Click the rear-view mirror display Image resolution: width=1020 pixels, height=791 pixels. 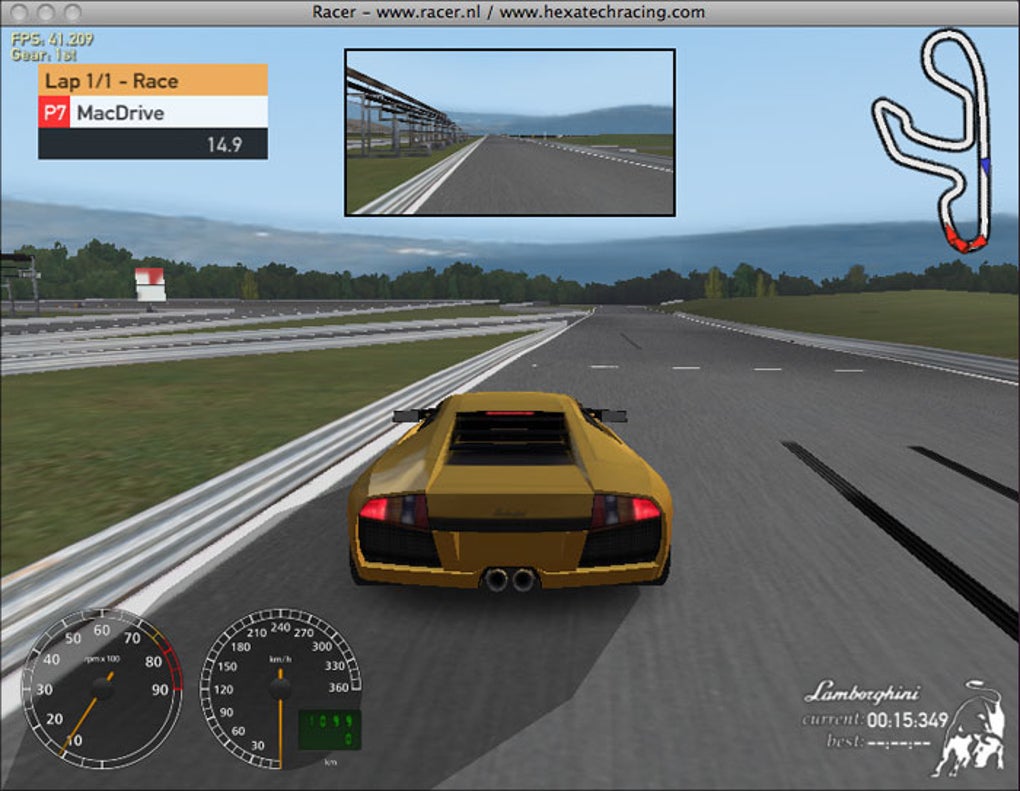(510, 132)
